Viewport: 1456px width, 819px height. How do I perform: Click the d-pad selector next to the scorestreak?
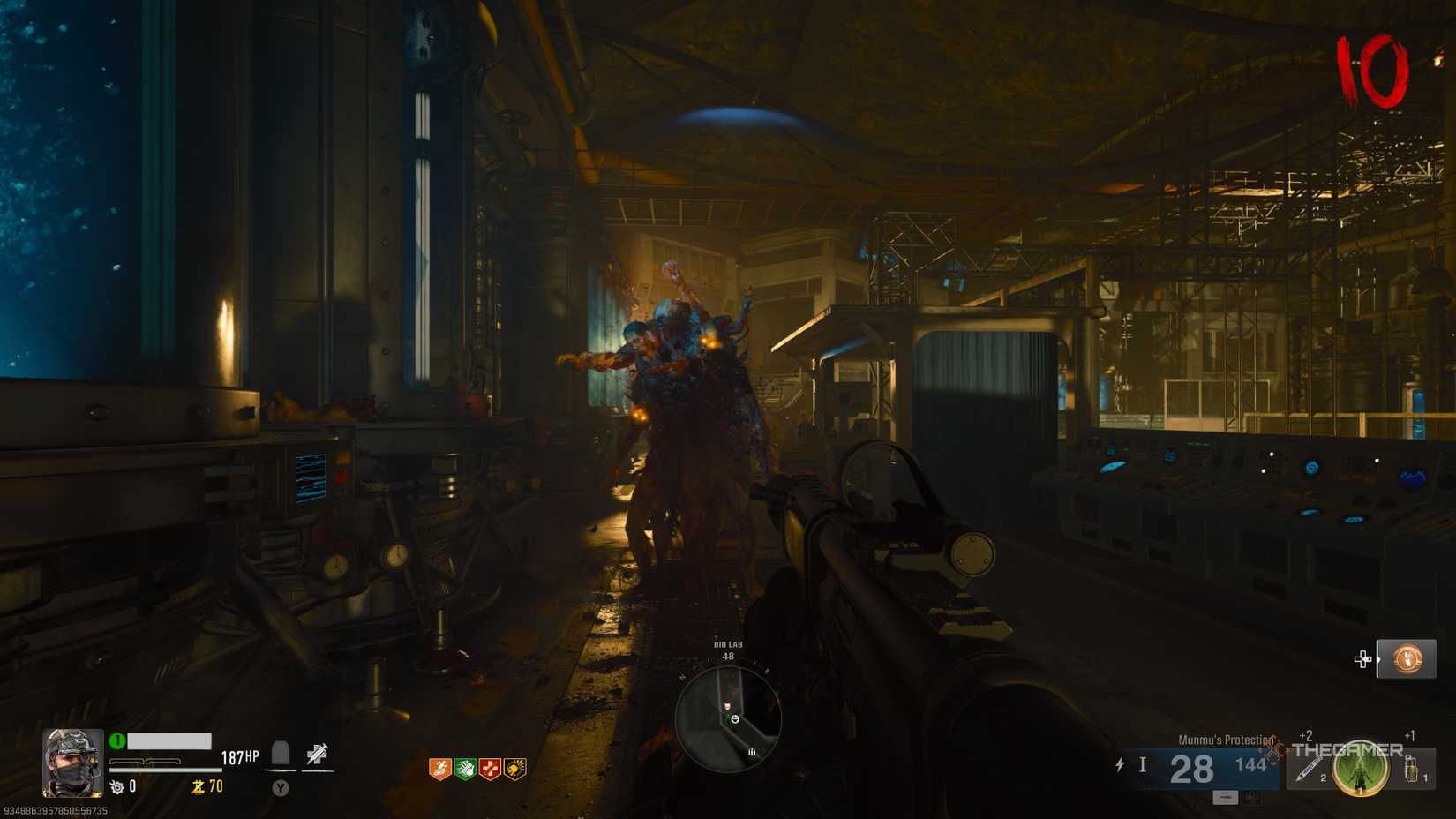click(1362, 657)
